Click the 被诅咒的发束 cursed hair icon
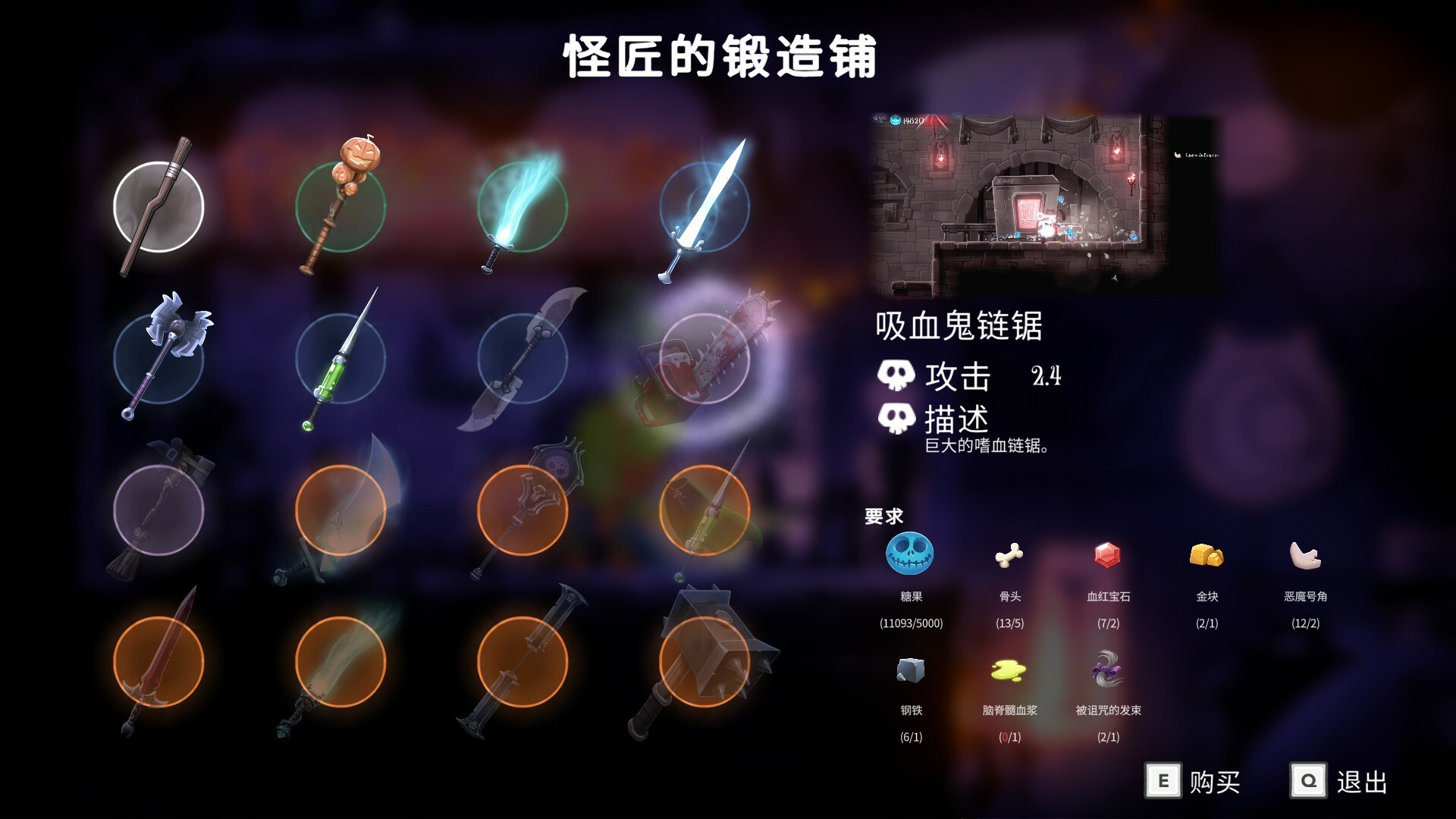Image resolution: width=1456 pixels, height=819 pixels. [1107, 669]
